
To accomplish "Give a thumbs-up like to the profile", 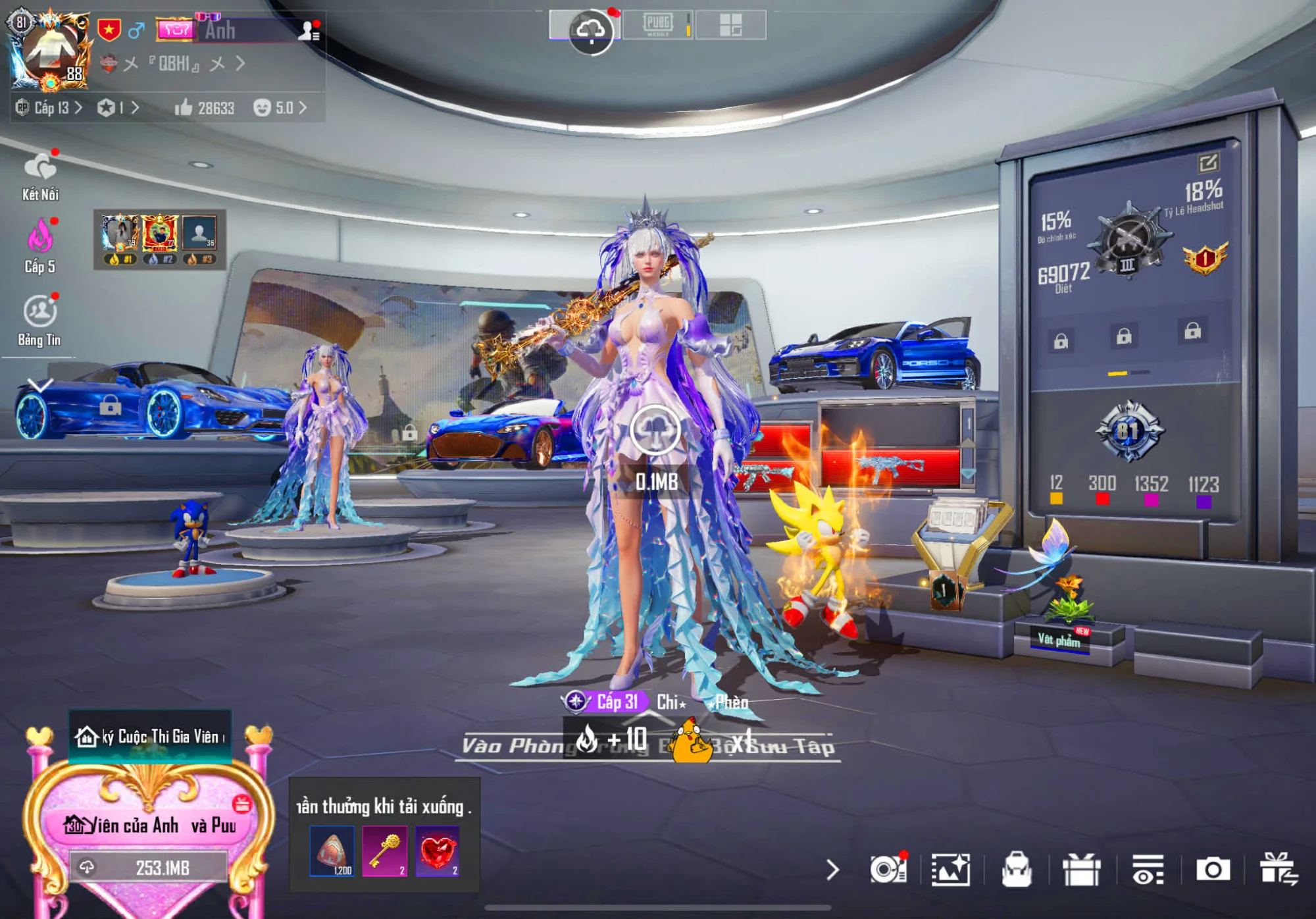I will 184,108.
